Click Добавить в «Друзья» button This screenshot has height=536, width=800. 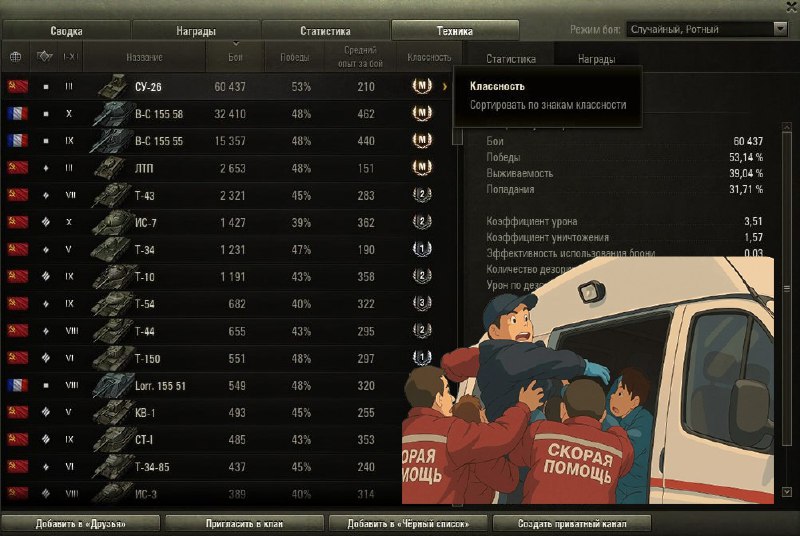(82, 523)
